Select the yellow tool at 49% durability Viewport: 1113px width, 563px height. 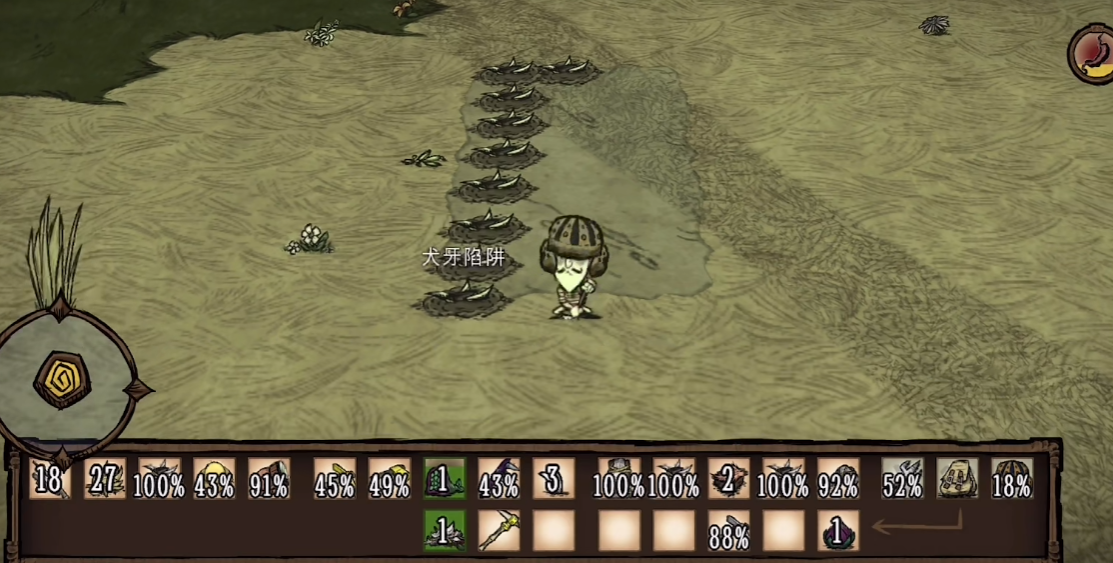pyautogui.click(x=389, y=479)
